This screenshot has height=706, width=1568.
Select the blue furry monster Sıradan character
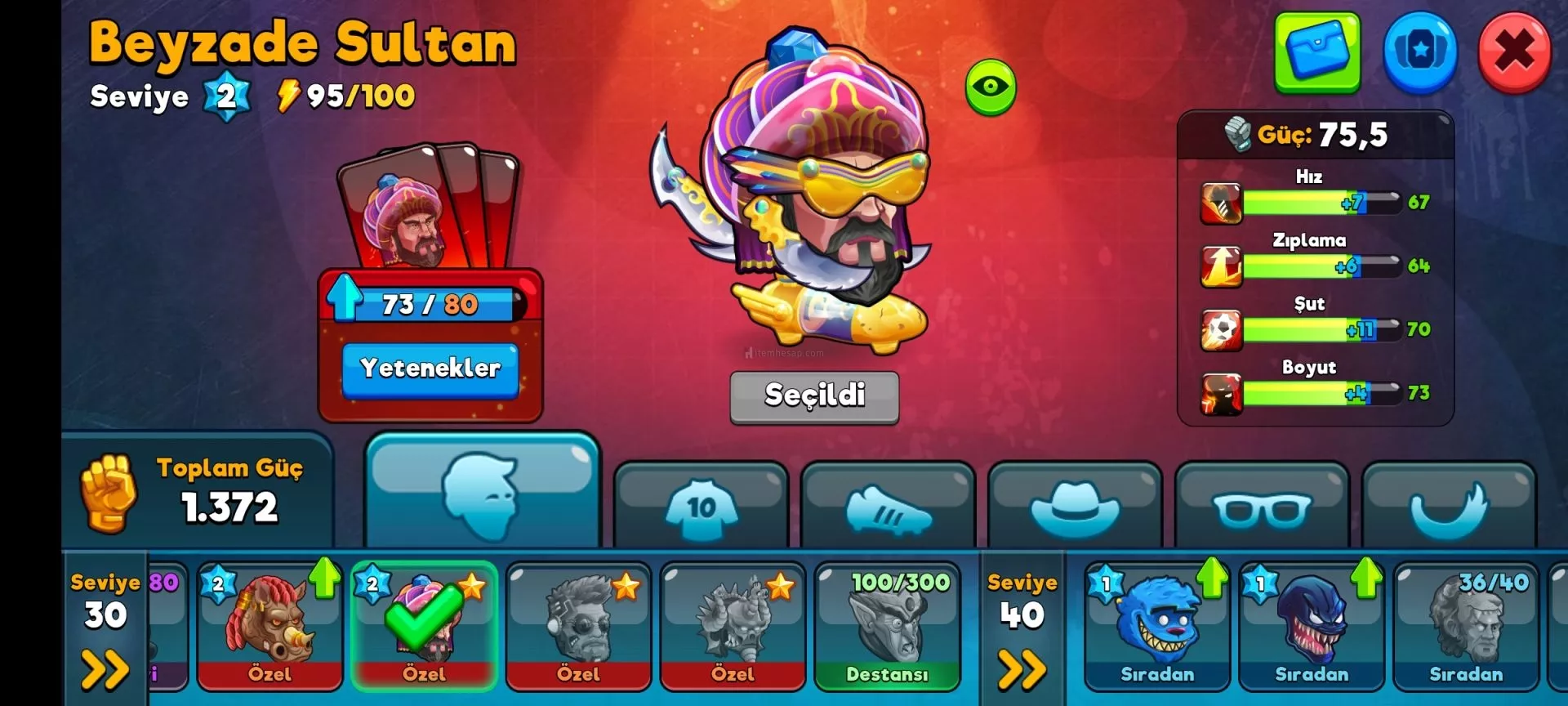pos(1156,625)
